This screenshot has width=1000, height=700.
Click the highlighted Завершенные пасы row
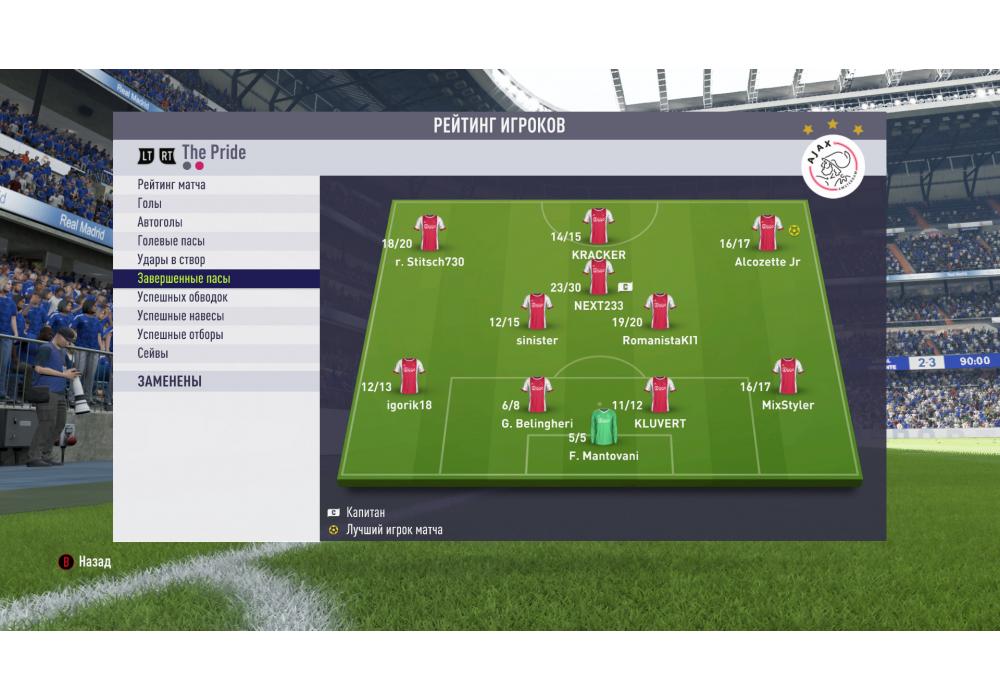coord(215,279)
